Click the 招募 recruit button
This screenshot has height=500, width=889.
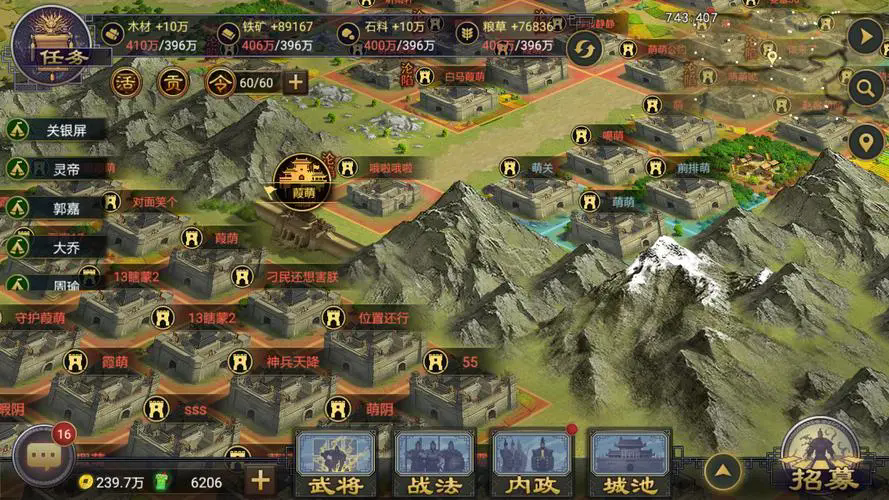click(821, 460)
